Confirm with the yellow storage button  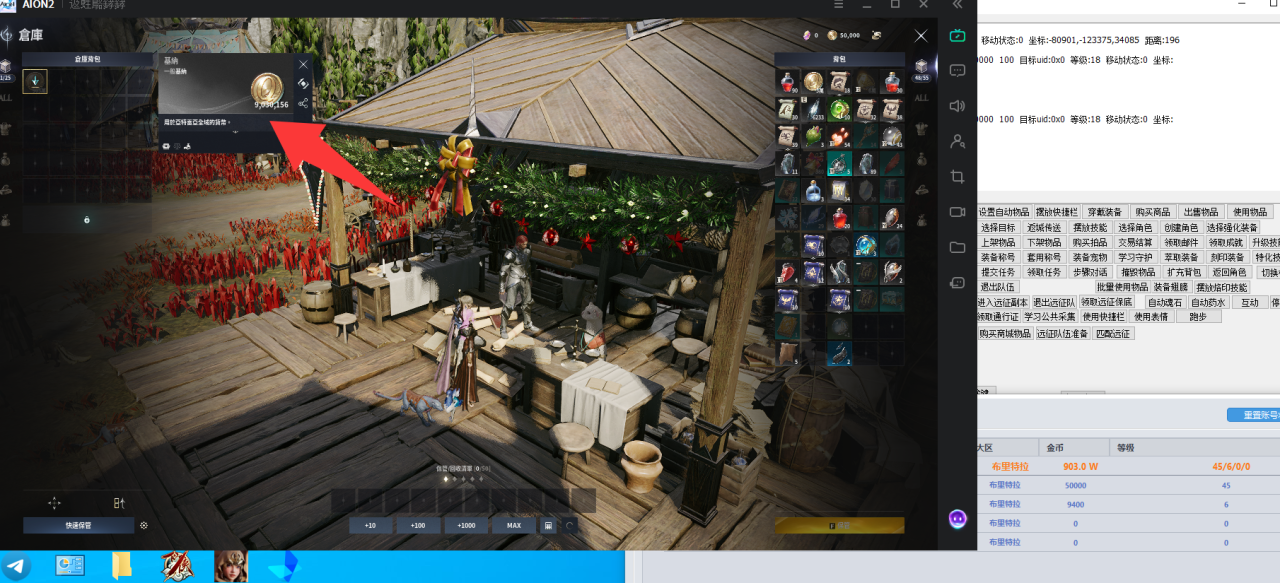click(x=839, y=525)
